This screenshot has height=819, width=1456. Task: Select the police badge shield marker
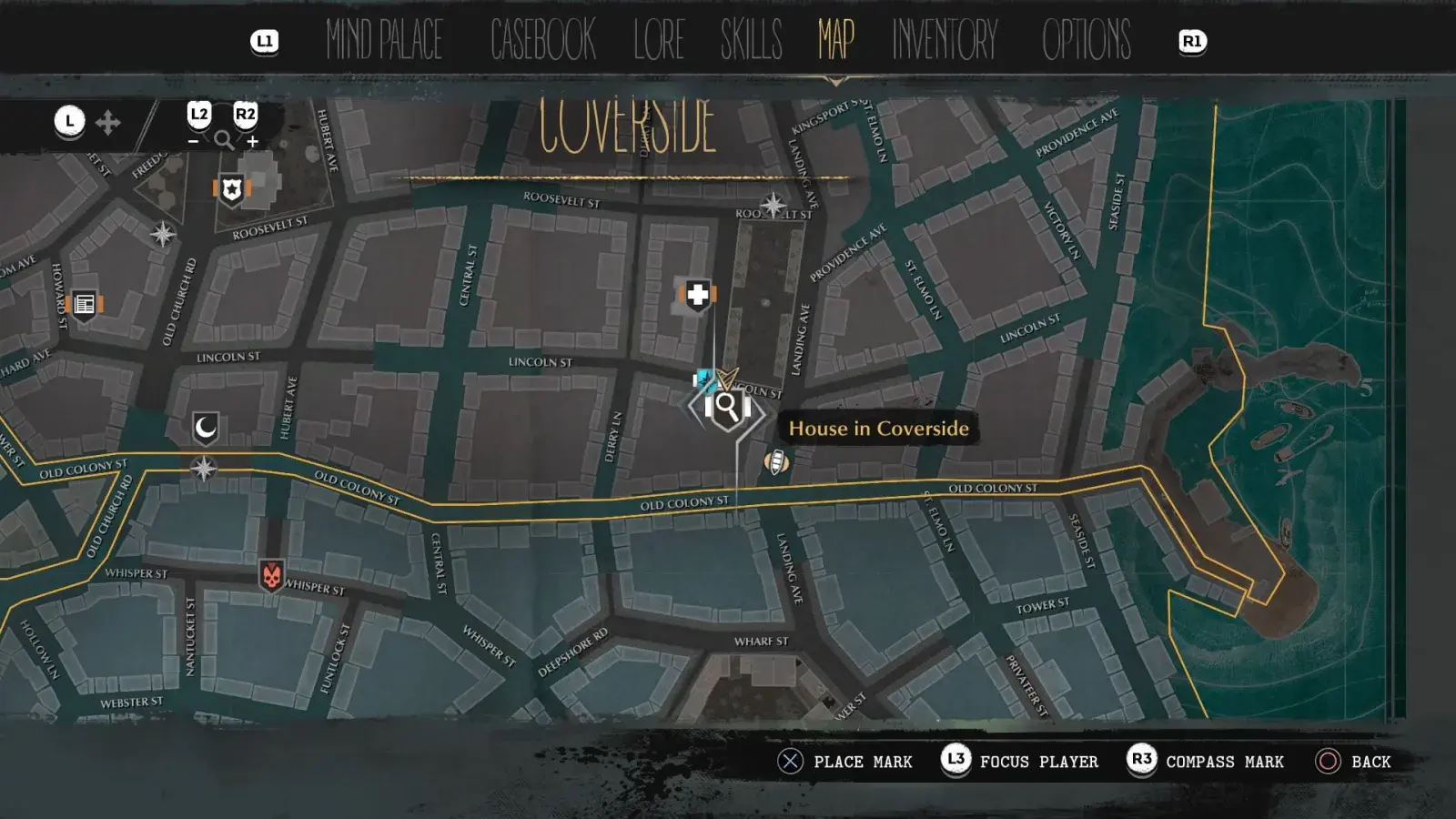click(232, 190)
